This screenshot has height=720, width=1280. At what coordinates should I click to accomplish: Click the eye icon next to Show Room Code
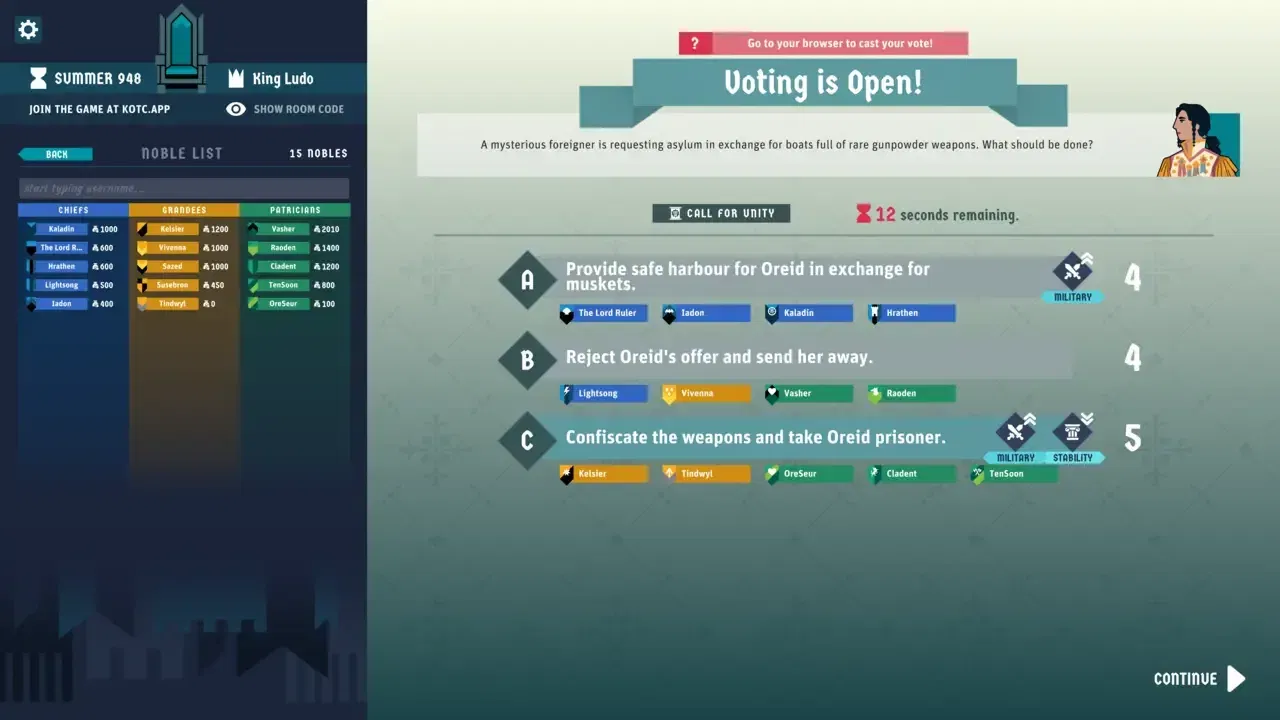(236, 109)
